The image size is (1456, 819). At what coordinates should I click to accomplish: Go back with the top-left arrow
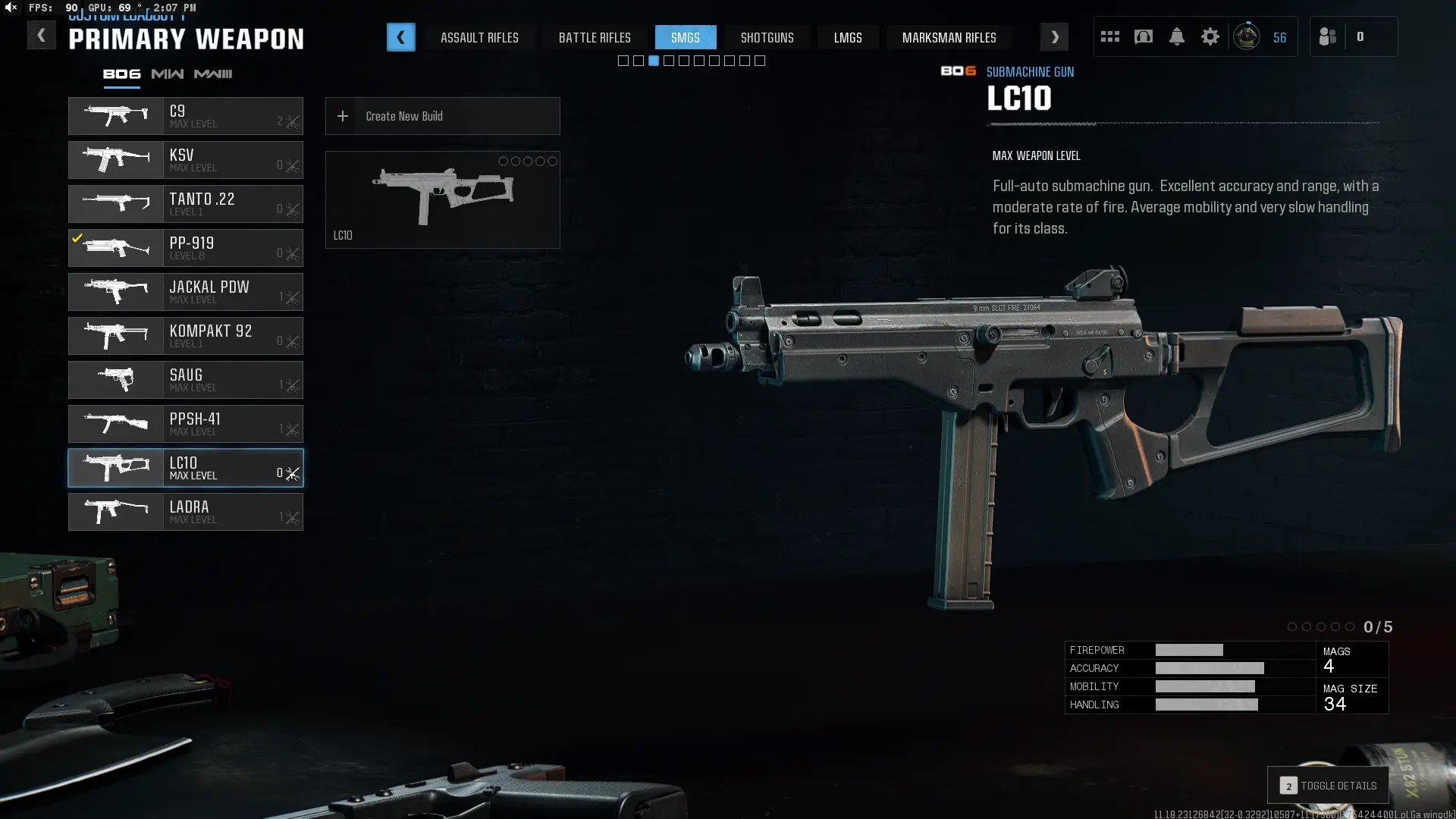pyautogui.click(x=41, y=36)
